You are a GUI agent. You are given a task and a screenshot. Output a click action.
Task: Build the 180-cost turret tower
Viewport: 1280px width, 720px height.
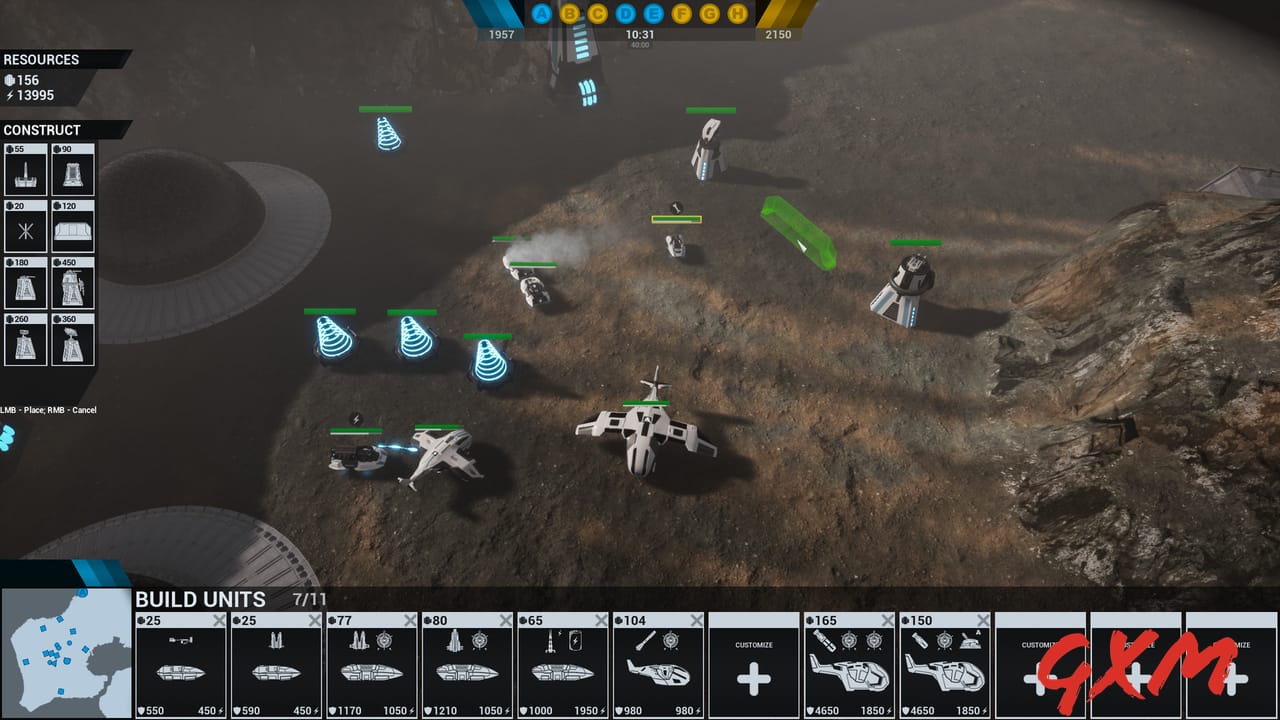(25, 283)
